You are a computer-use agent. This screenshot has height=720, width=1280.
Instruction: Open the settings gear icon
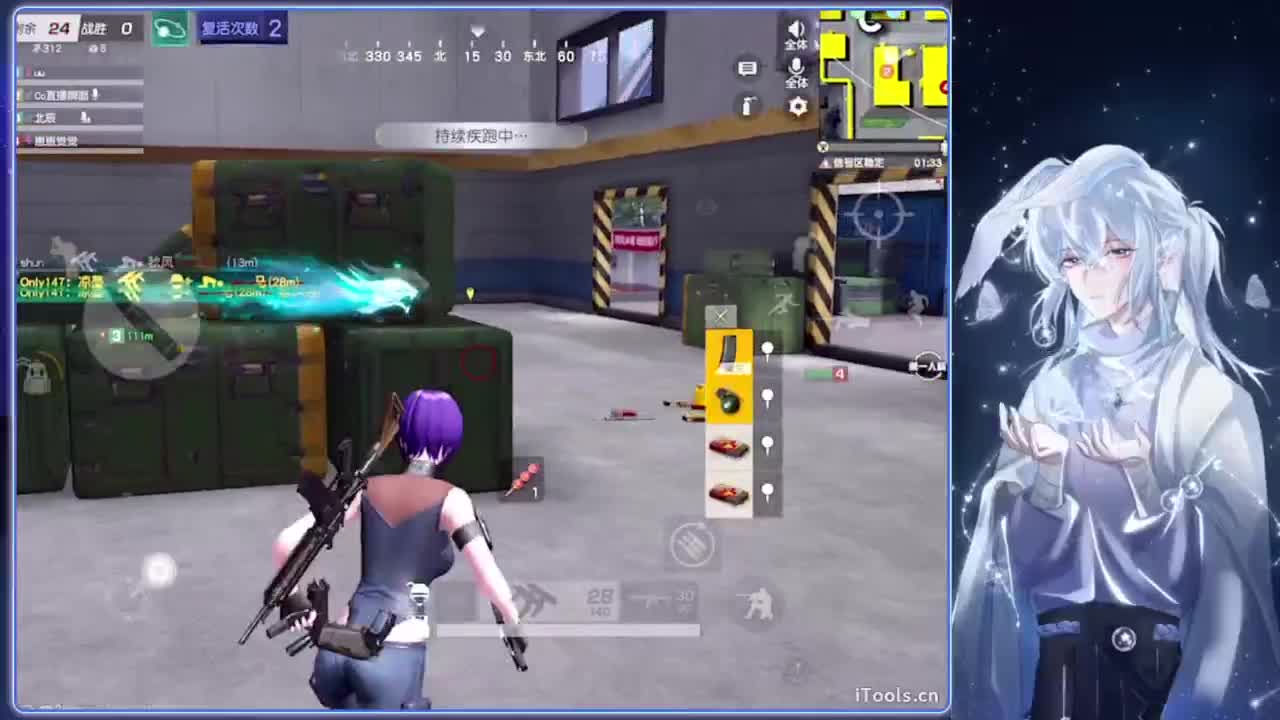[x=797, y=107]
